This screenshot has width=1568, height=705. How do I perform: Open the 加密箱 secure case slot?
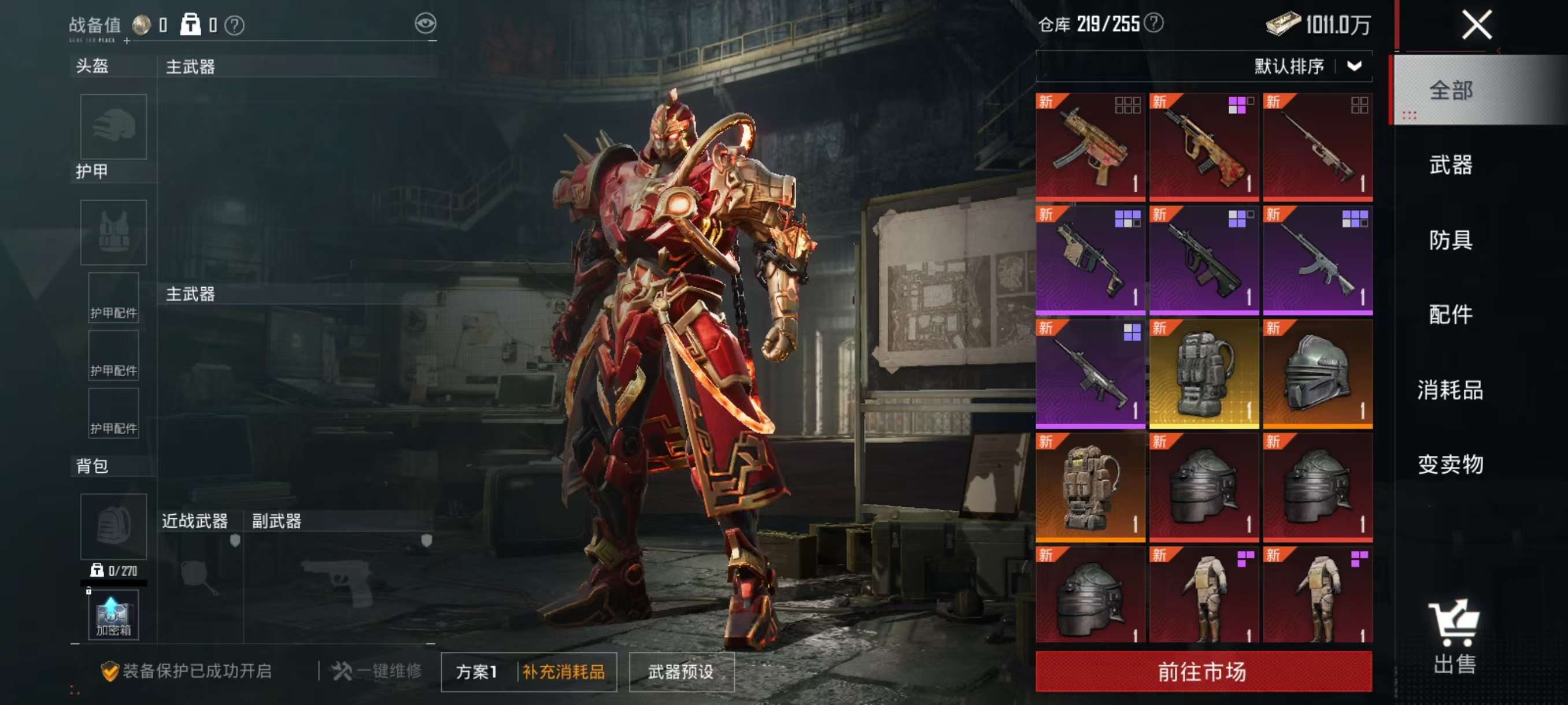click(114, 614)
